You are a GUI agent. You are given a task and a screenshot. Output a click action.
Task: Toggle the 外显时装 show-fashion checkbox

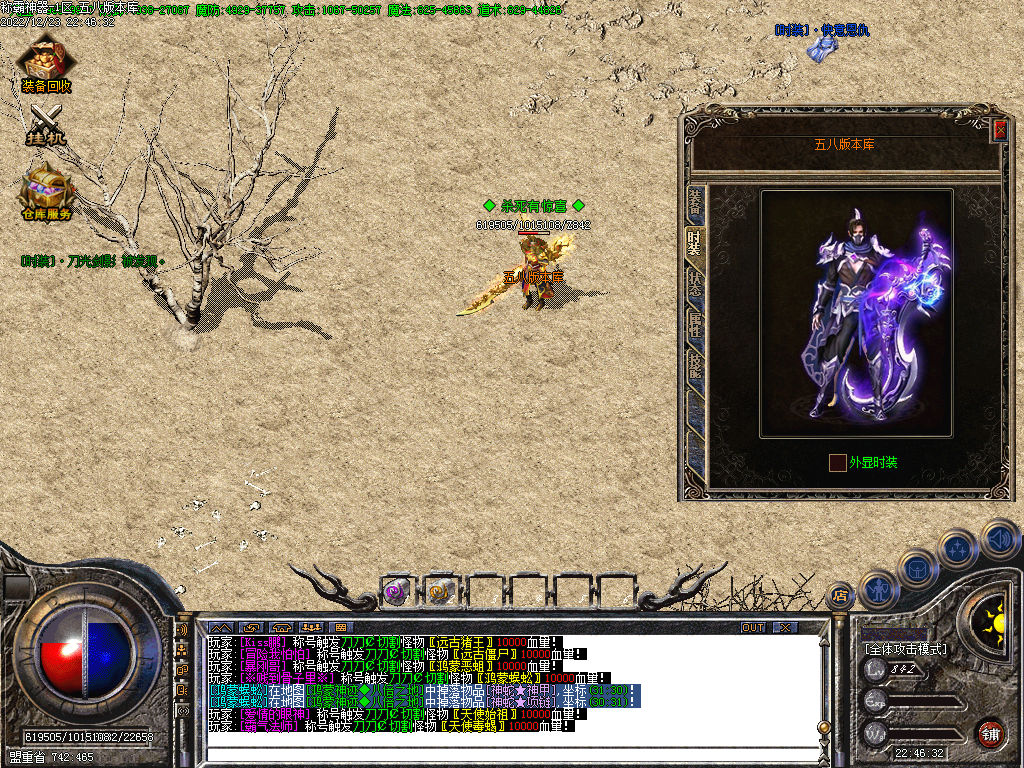pos(837,463)
